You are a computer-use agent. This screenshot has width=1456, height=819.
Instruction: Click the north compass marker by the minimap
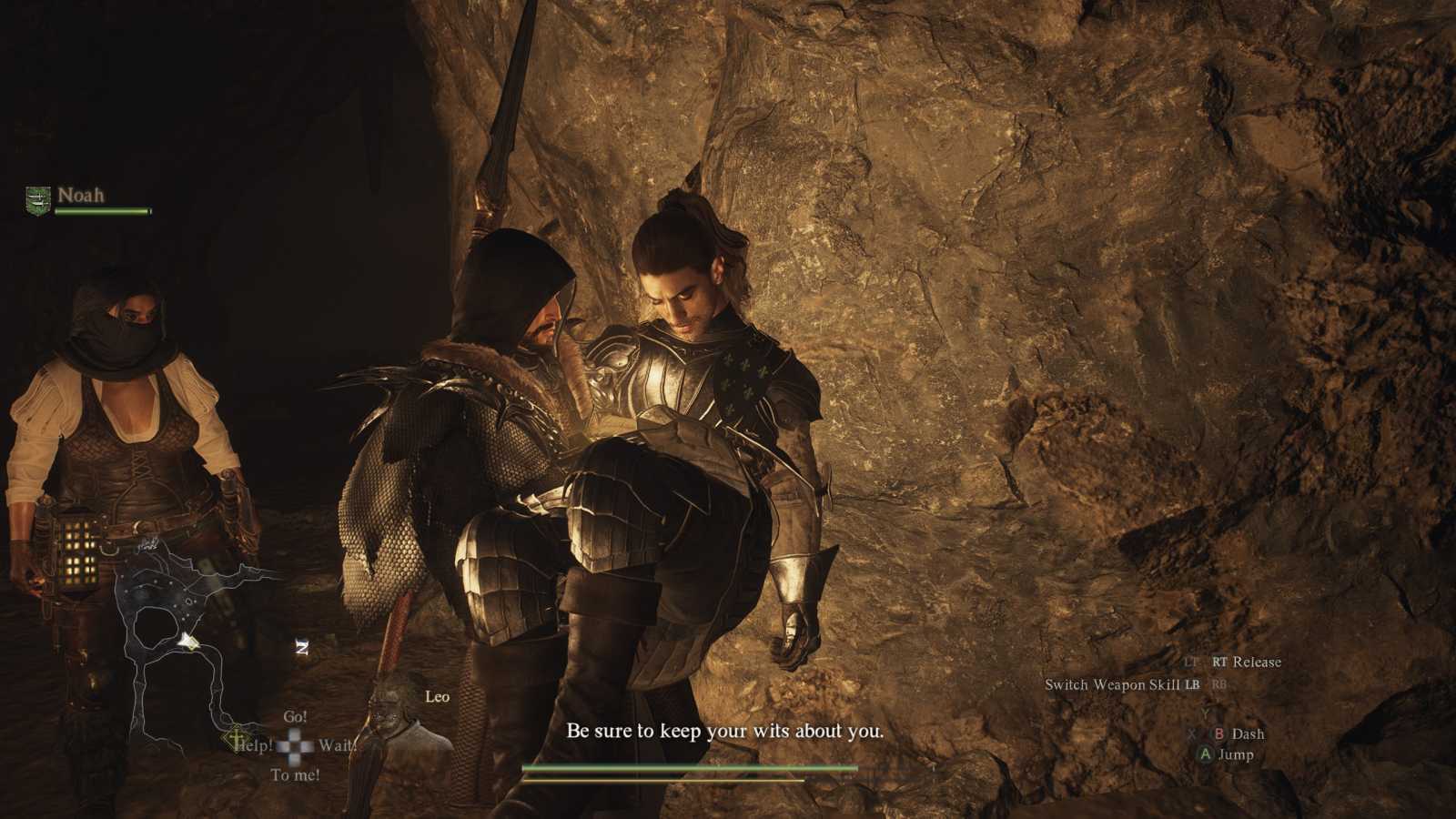302,648
